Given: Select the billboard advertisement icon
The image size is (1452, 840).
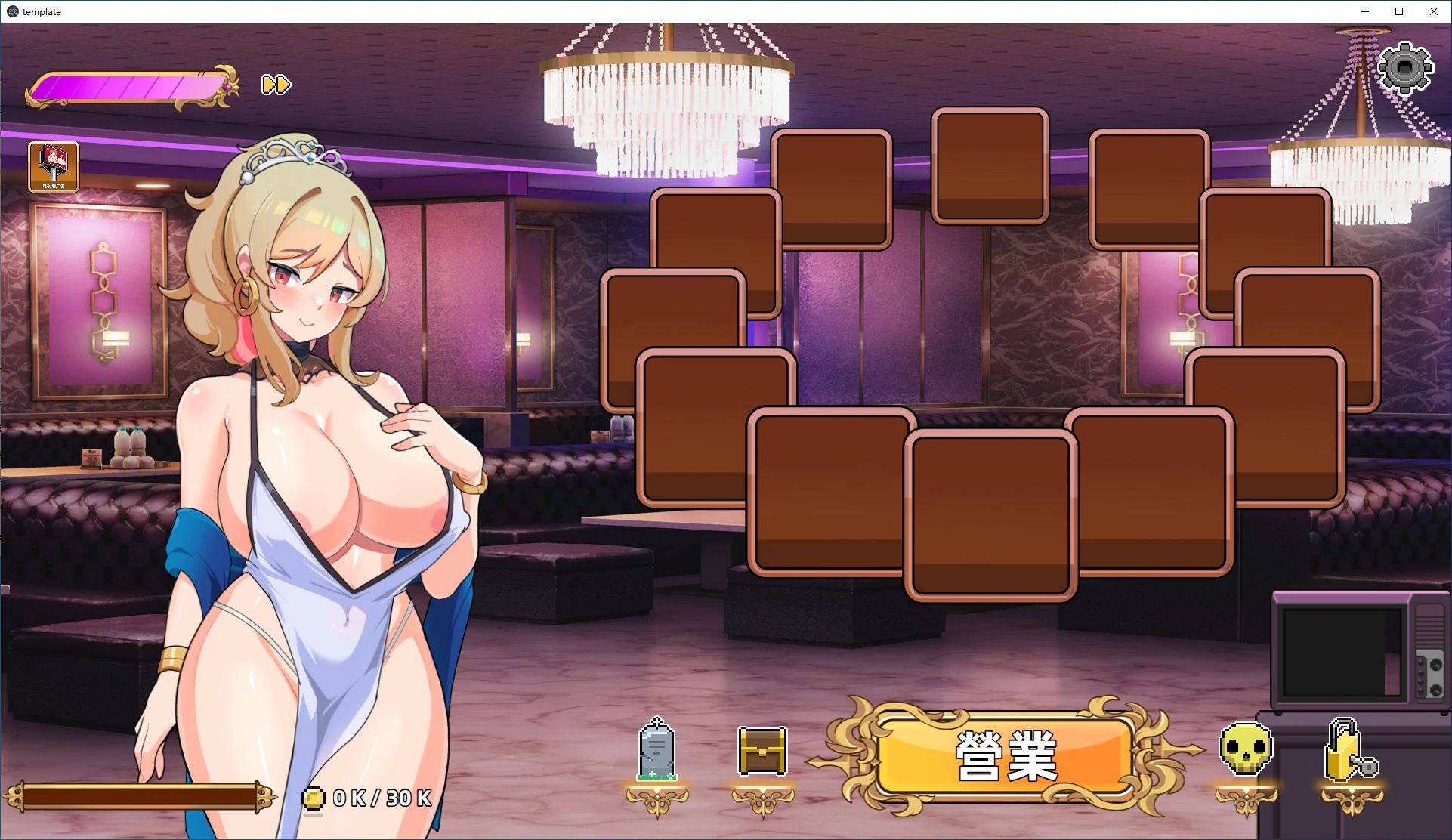Looking at the screenshot, I should (53, 166).
